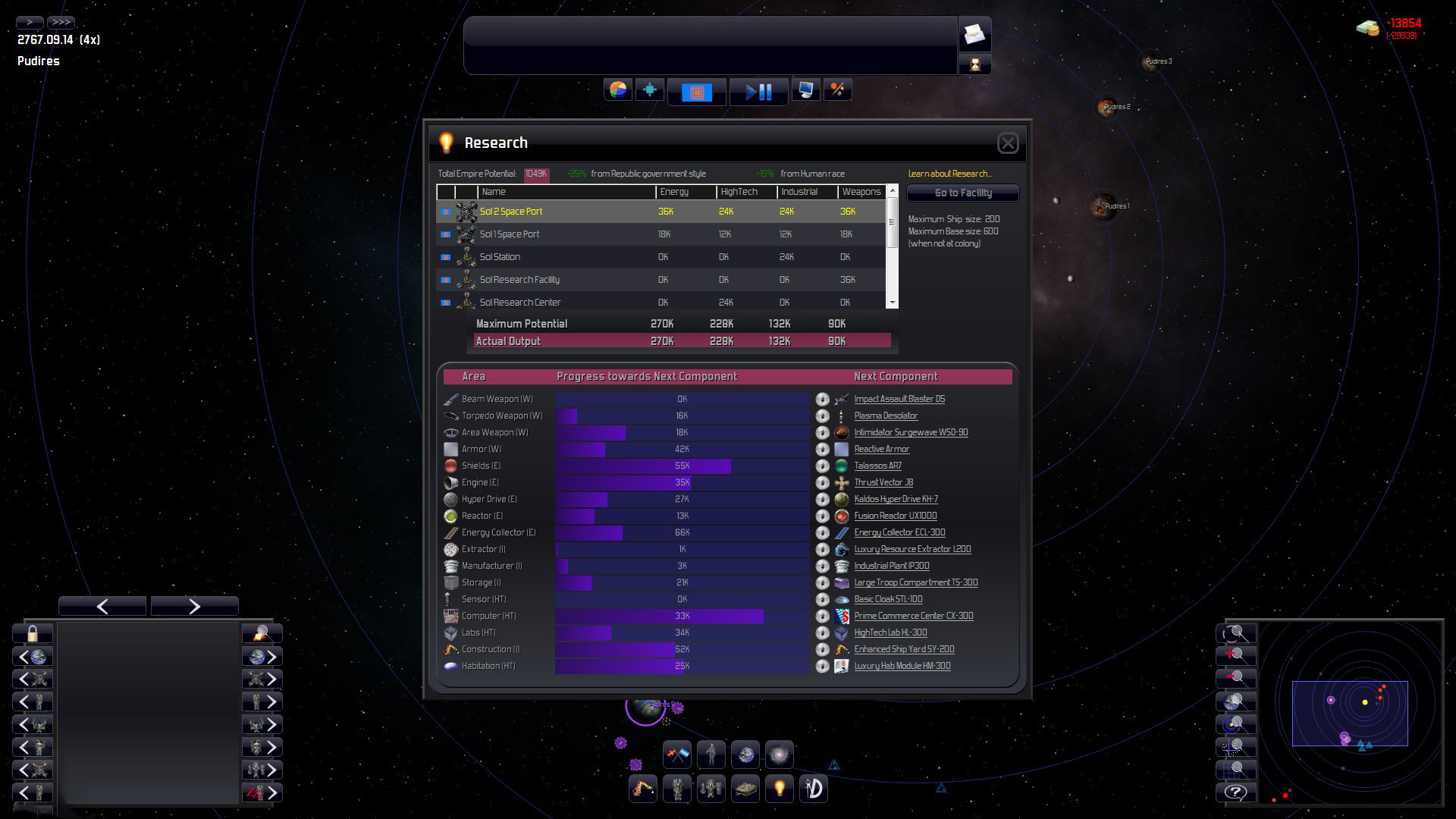Open the message log envelope icon
Viewport: 1456px width, 819px height.
pos(974,34)
